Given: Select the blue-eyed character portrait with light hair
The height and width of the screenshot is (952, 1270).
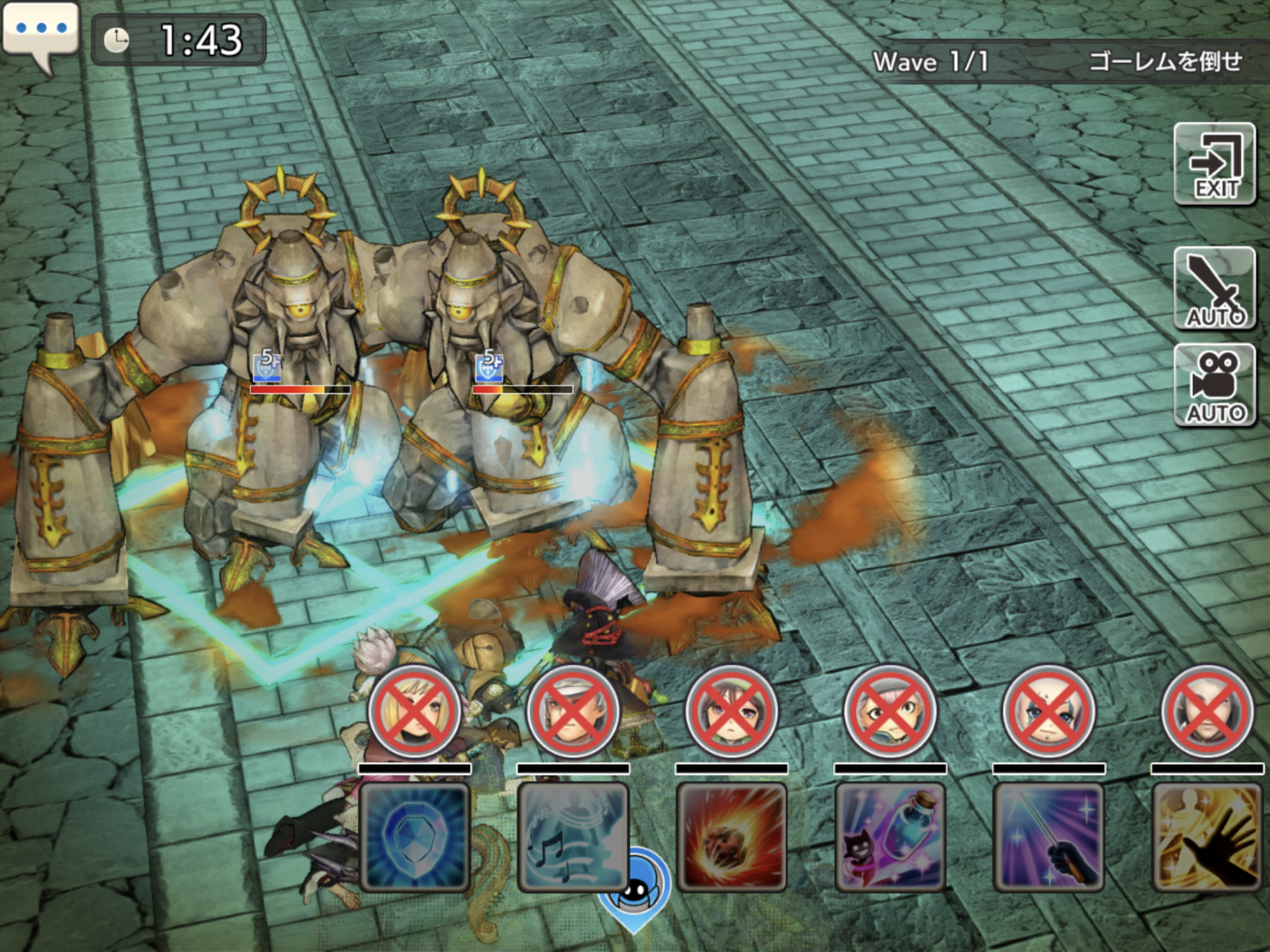Looking at the screenshot, I should pyautogui.click(x=1048, y=712).
